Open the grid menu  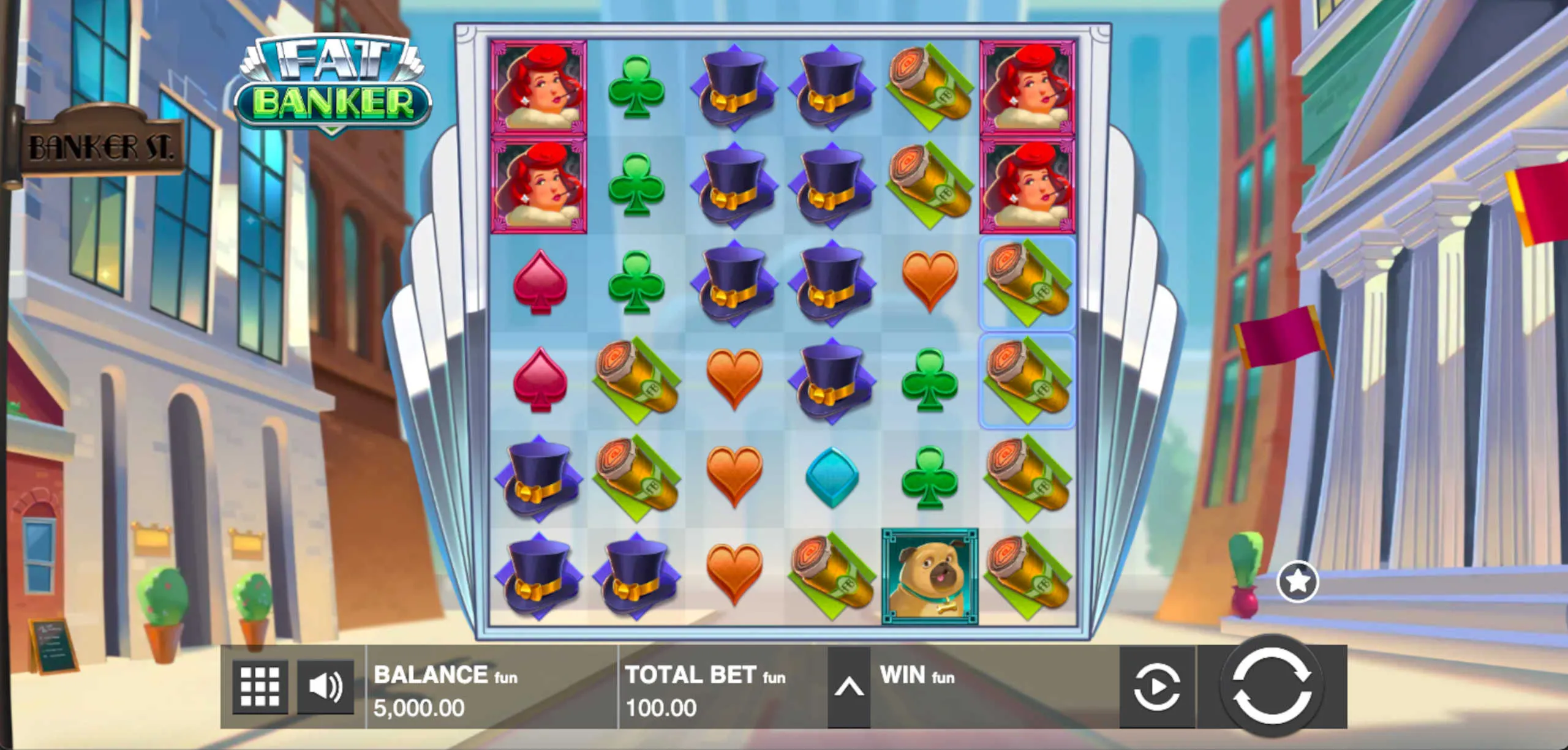click(x=260, y=687)
